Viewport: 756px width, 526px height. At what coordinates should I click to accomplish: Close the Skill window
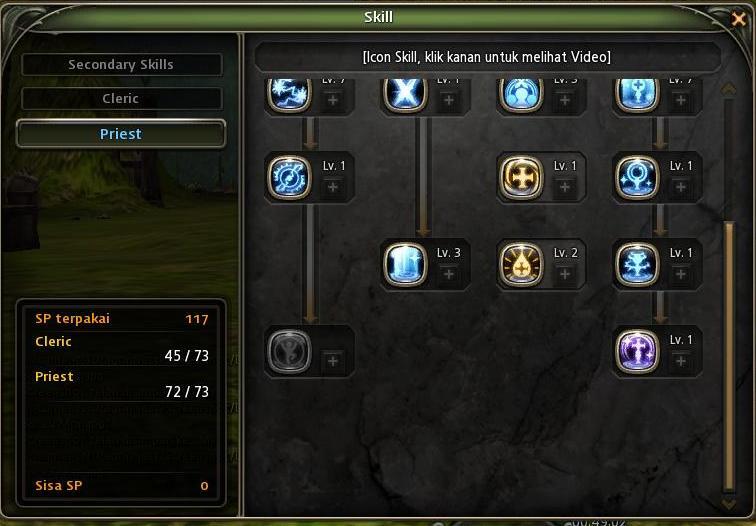[x=739, y=18]
